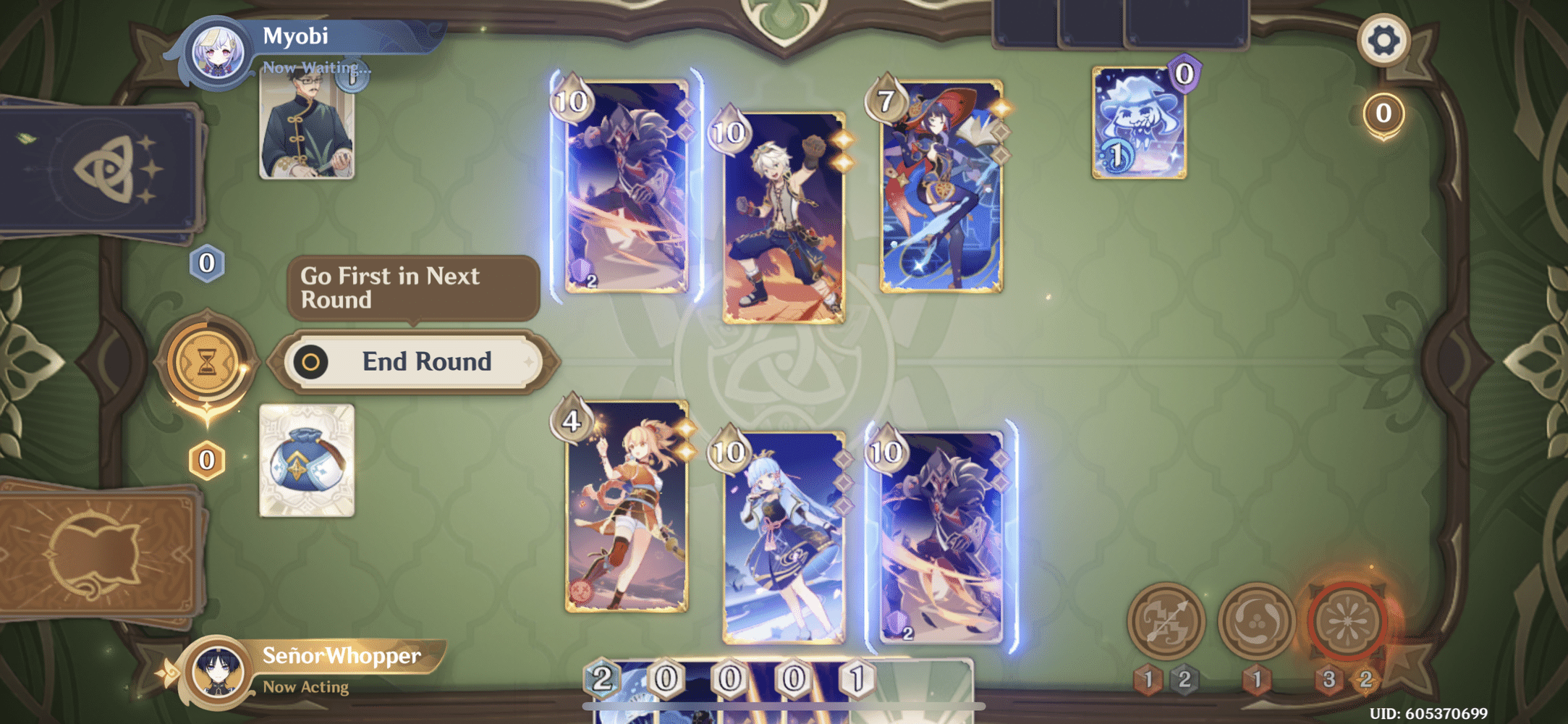Image resolution: width=1568 pixels, height=724 pixels.
Task: View the opponent's summon card with 1 usage
Action: (1138, 123)
